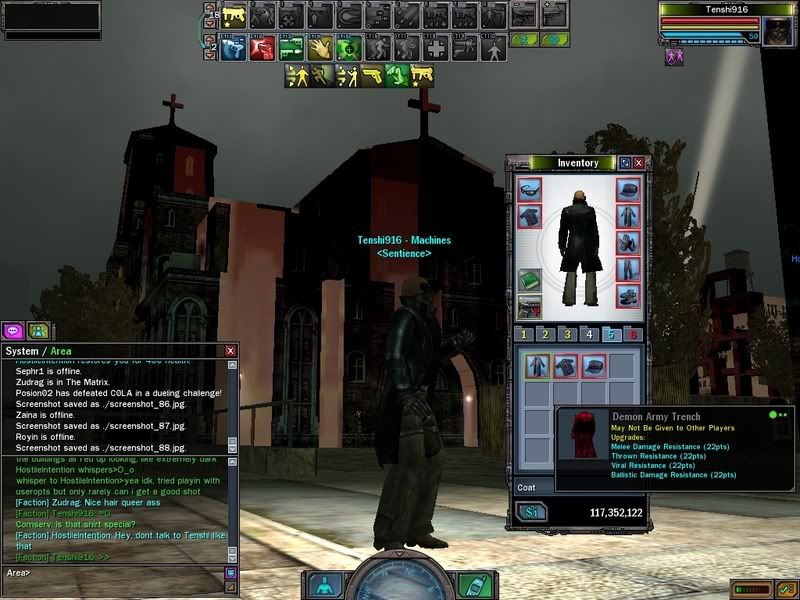Click the $i information button
Screen dimensions: 800x600
click(x=530, y=512)
